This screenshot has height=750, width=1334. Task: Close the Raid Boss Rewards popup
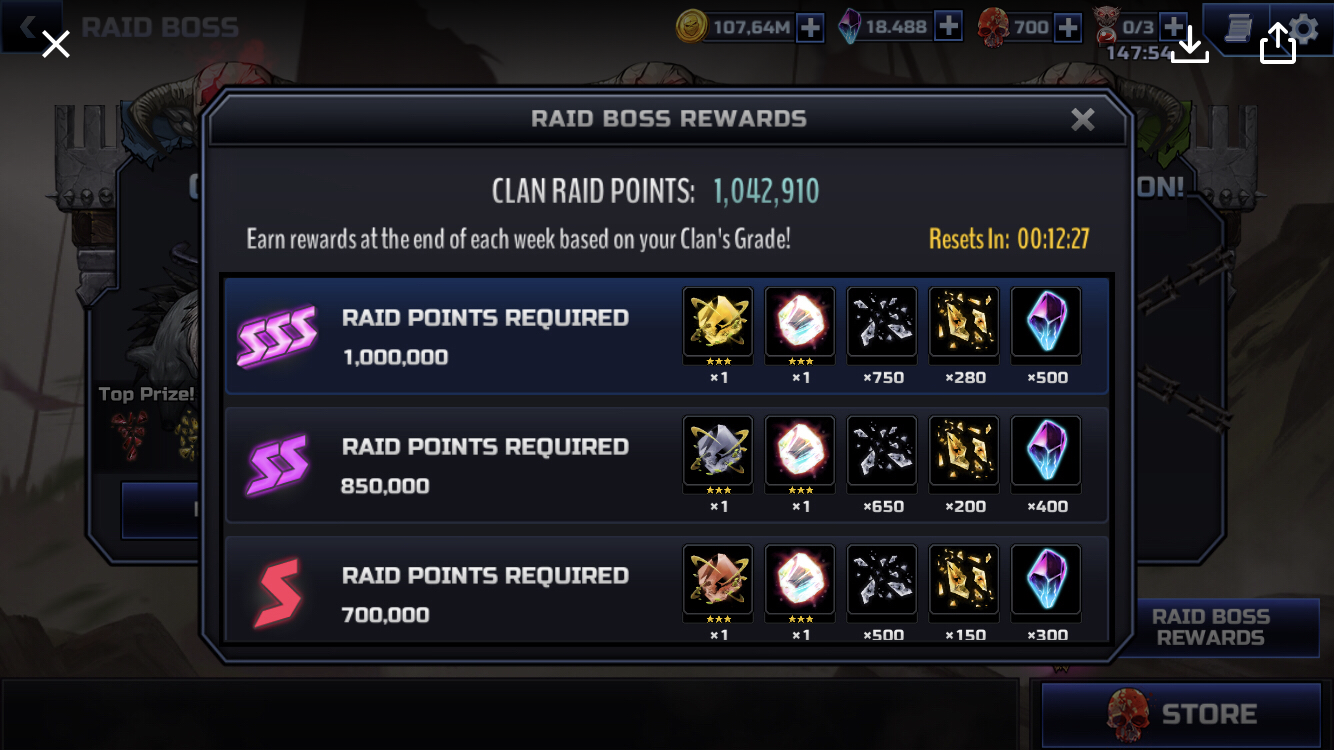[1082, 120]
